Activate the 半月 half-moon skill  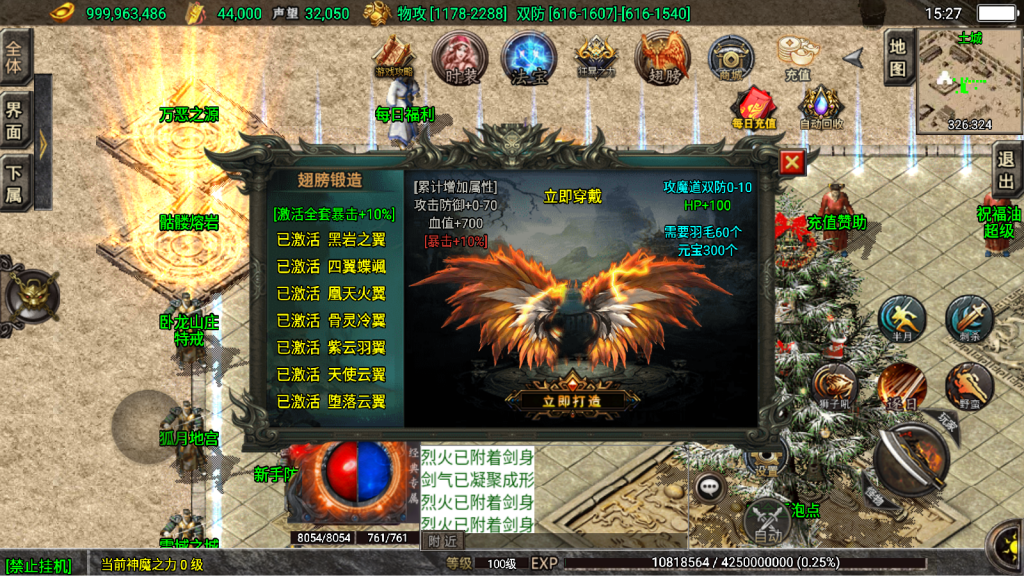pyautogui.click(x=902, y=320)
